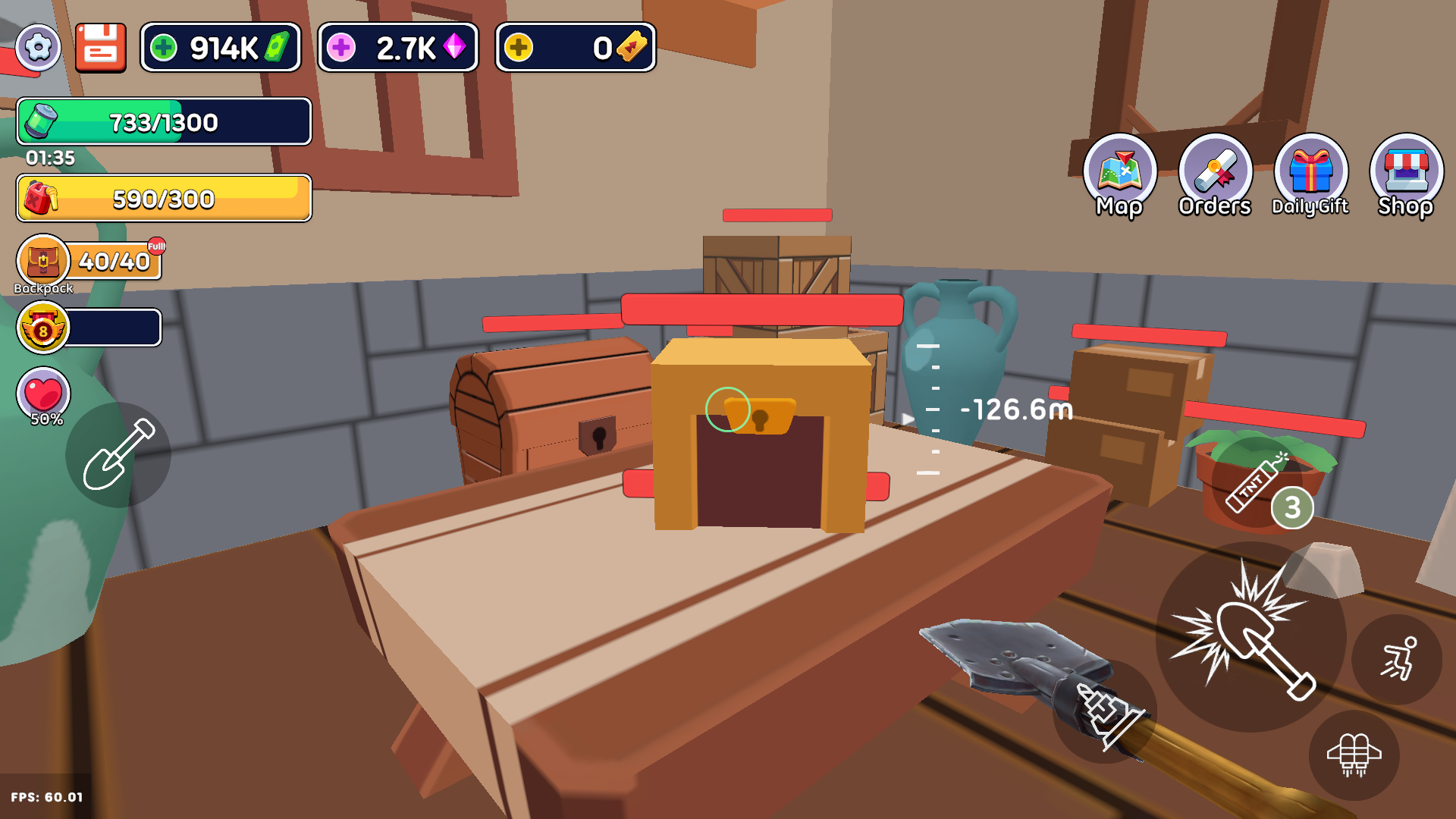The width and height of the screenshot is (1456, 819).
Task: Tap the 733/1300 energy bar
Action: (163, 121)
